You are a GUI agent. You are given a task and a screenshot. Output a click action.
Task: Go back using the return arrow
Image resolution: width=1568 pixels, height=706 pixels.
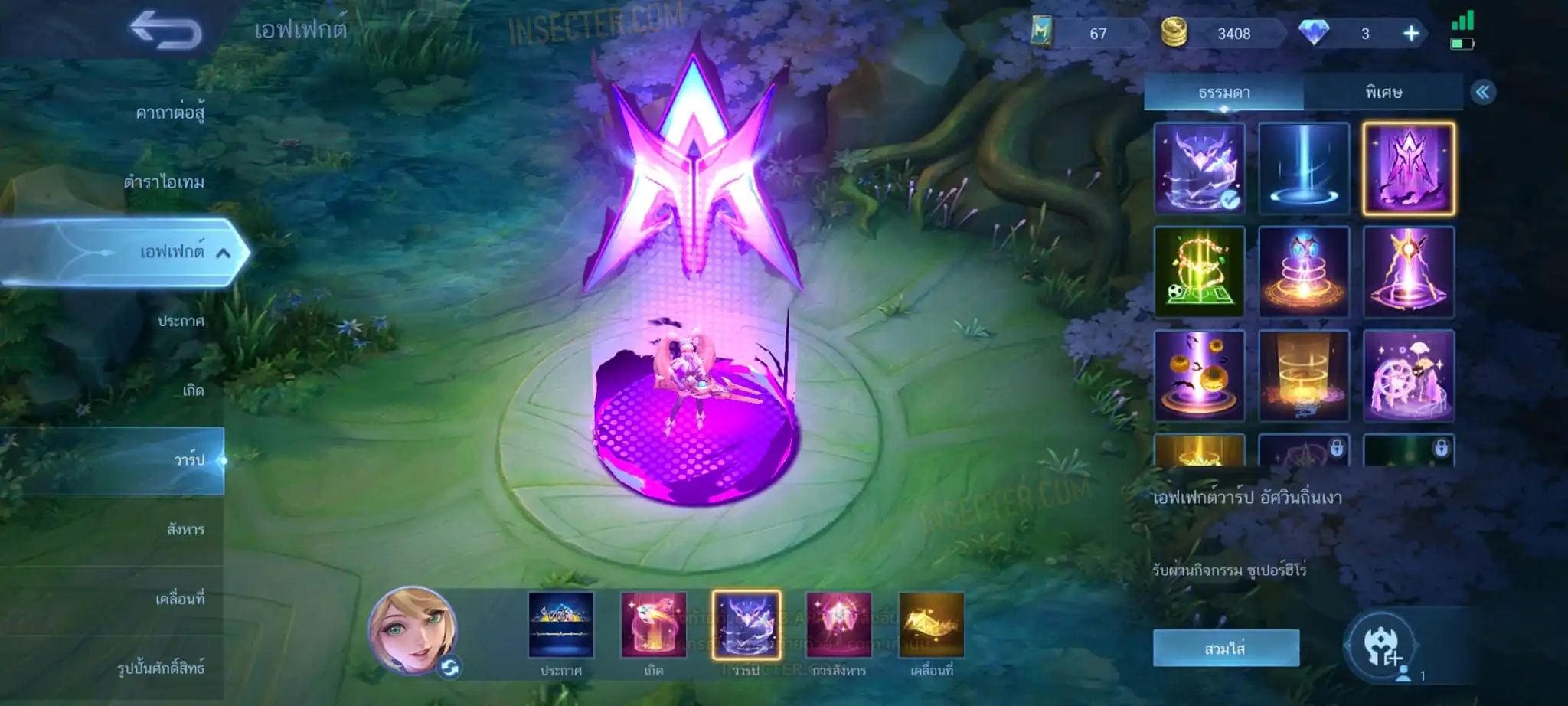[165, 32]
